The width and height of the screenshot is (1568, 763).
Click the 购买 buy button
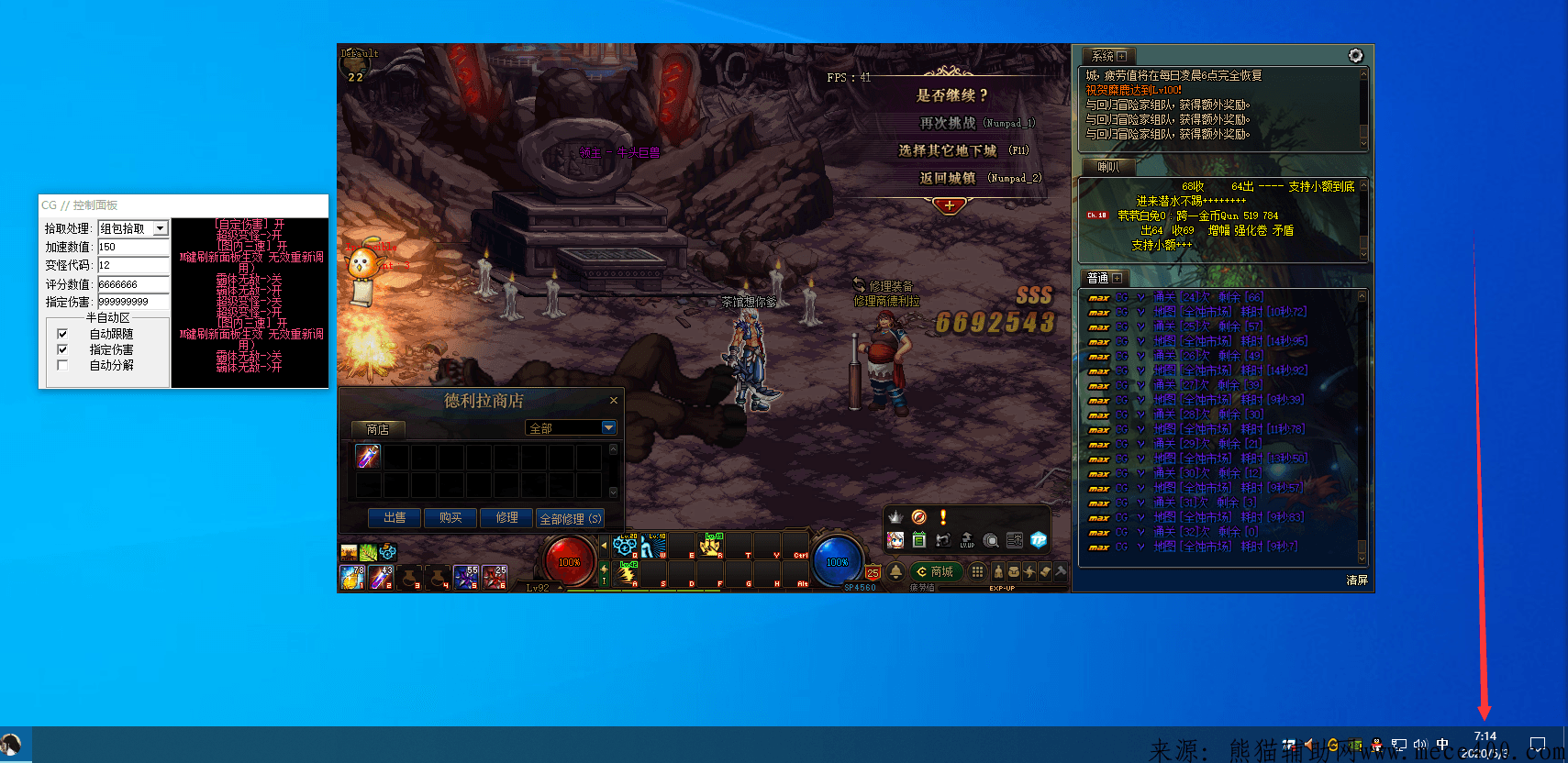450,518
